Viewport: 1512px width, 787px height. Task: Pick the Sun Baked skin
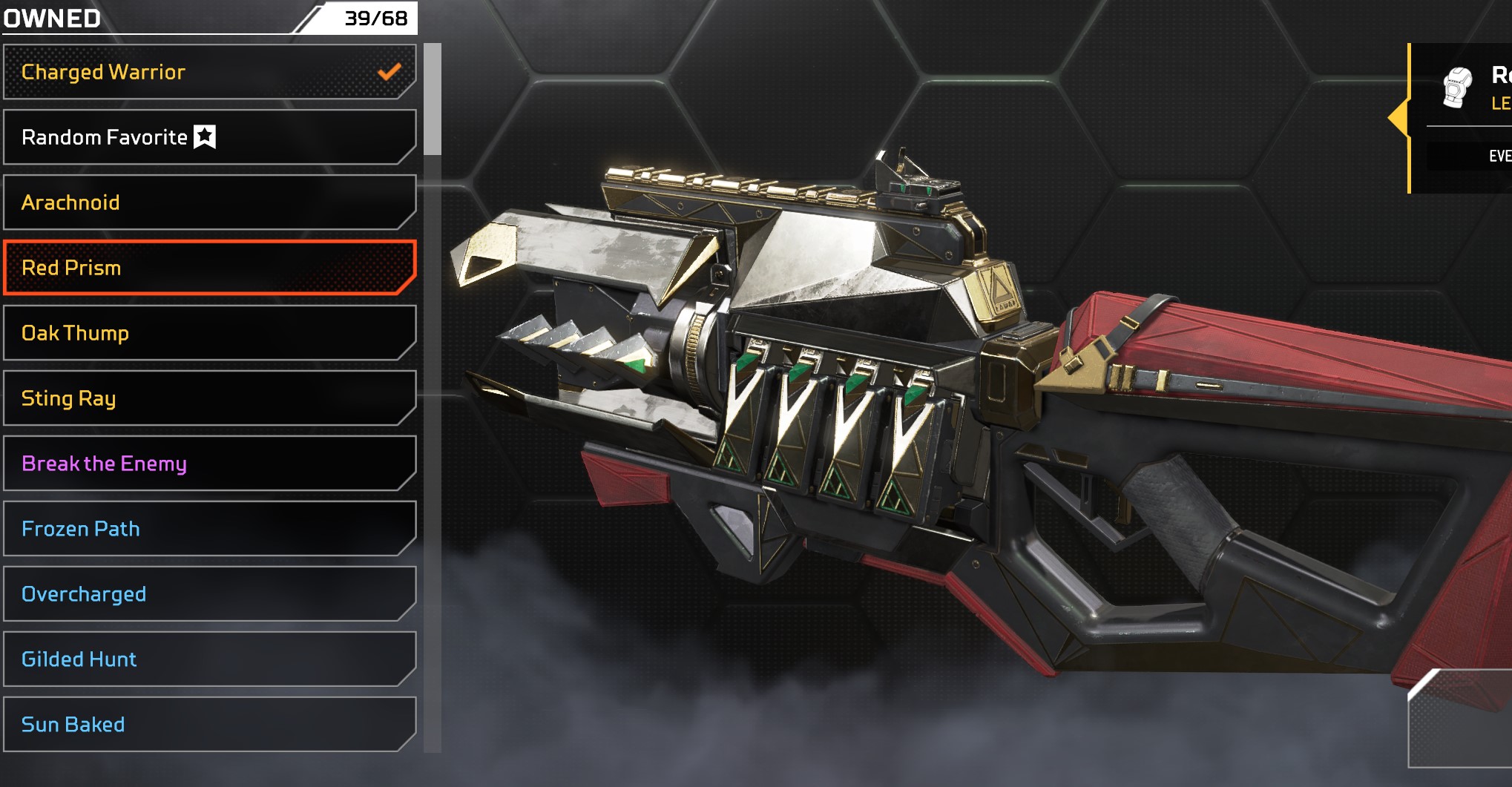pos(209,725)
